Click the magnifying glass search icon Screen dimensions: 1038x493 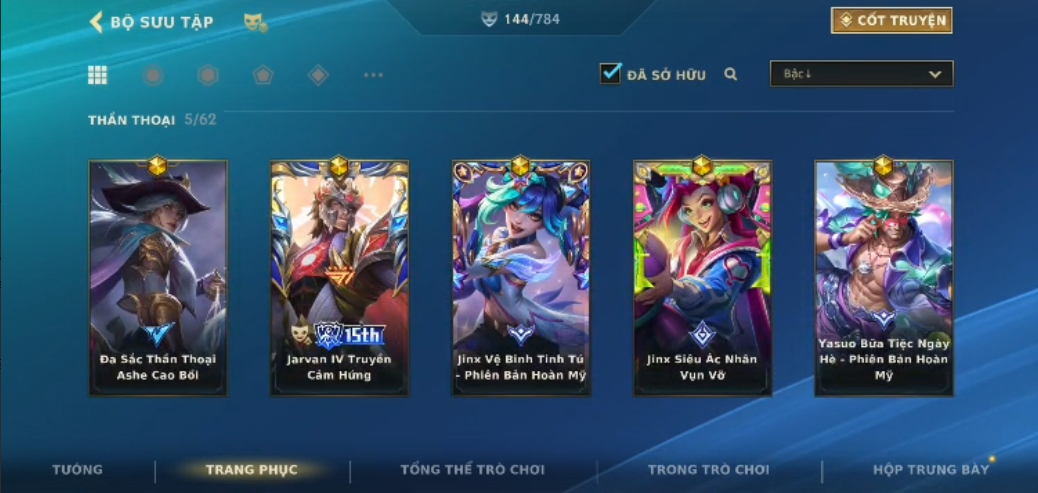731,74
